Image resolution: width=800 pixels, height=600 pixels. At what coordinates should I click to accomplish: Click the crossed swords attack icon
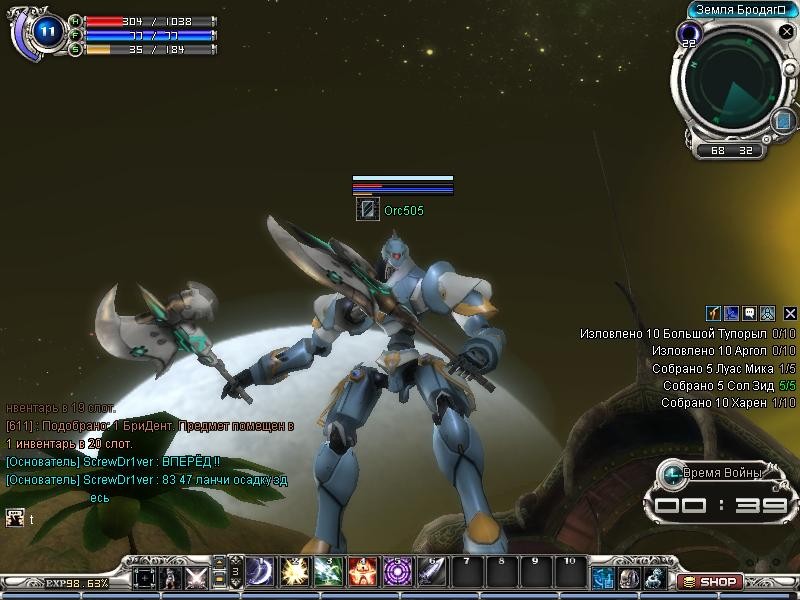(196, 577)
